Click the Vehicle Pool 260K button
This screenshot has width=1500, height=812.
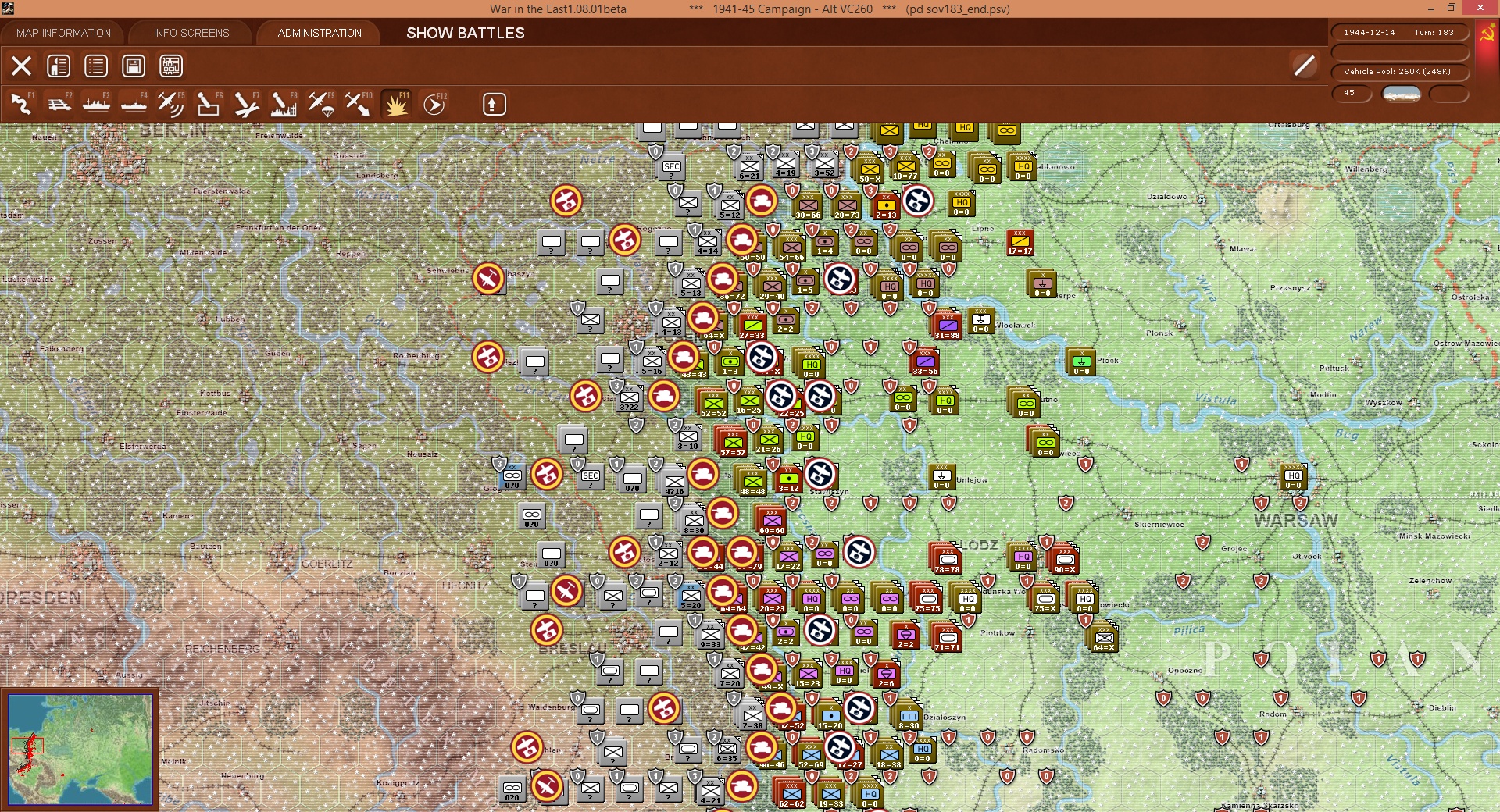[x=1402, y=71]
